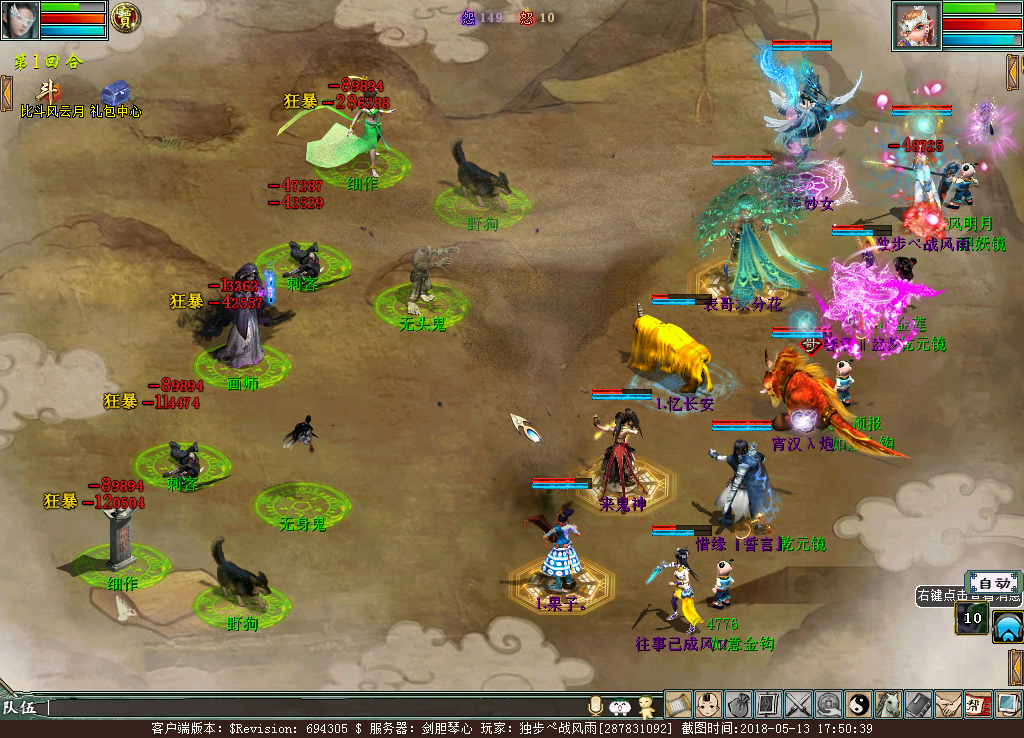Open the 礼包中心 gift chest
The image size is (1024, 738).
tap(114, 91)
